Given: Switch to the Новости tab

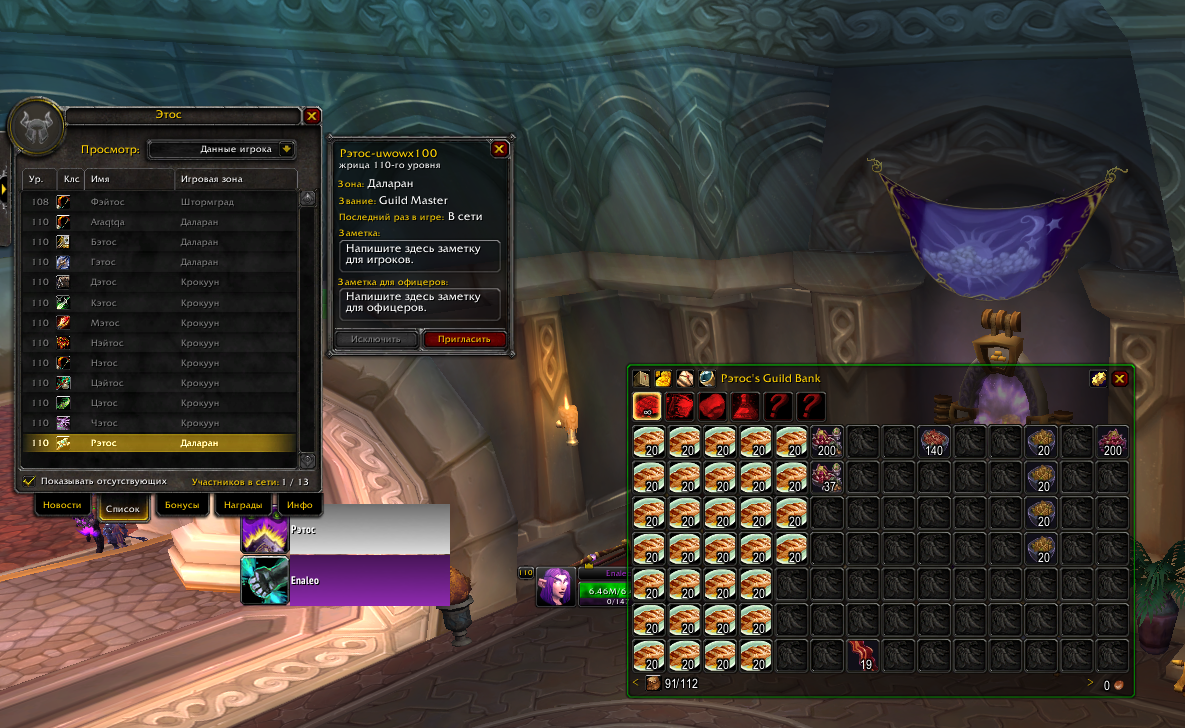Looking at the screenshot, I should click(62, 505).
